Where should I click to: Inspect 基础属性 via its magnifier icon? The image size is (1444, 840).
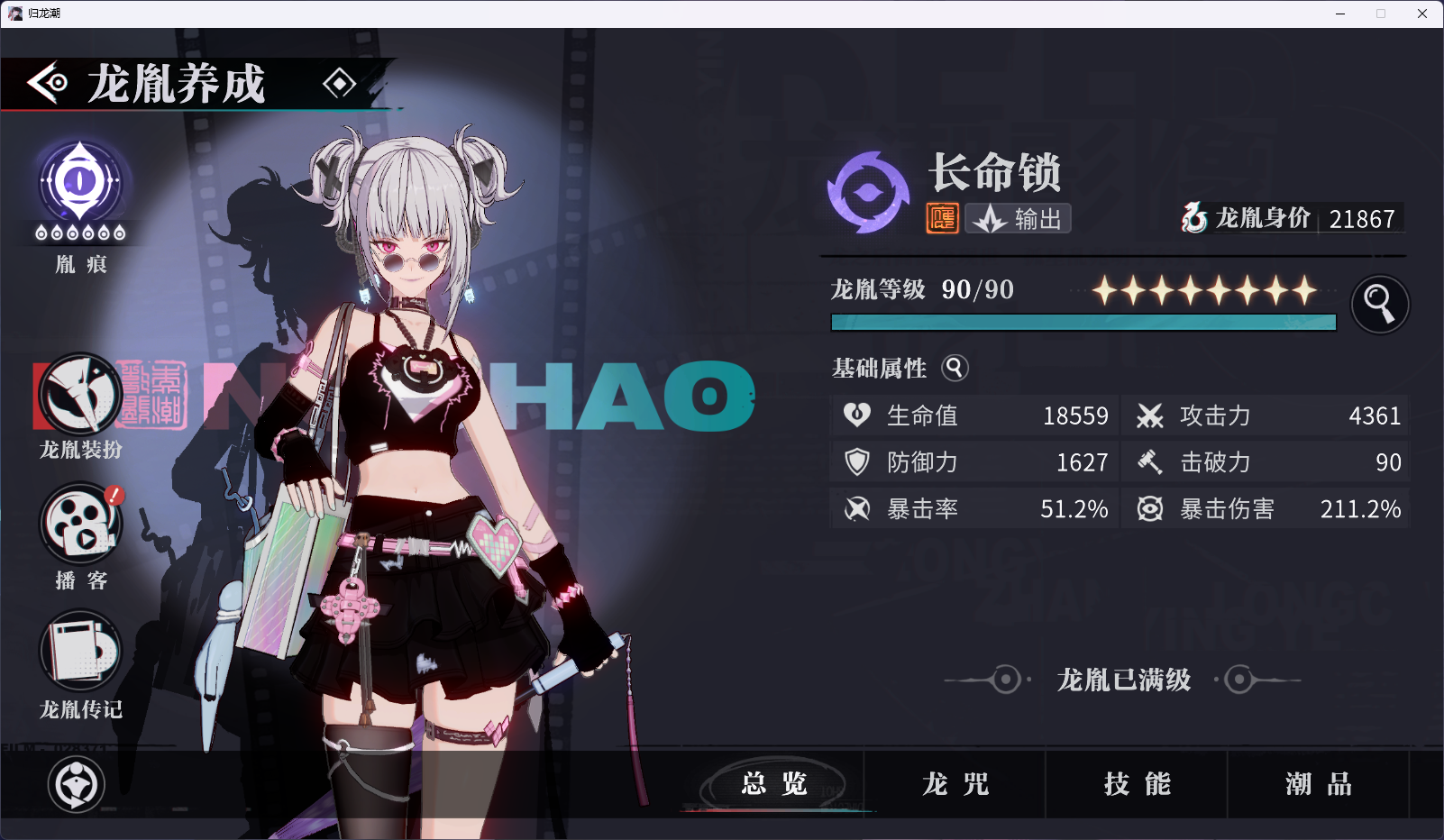pos(955,368)
